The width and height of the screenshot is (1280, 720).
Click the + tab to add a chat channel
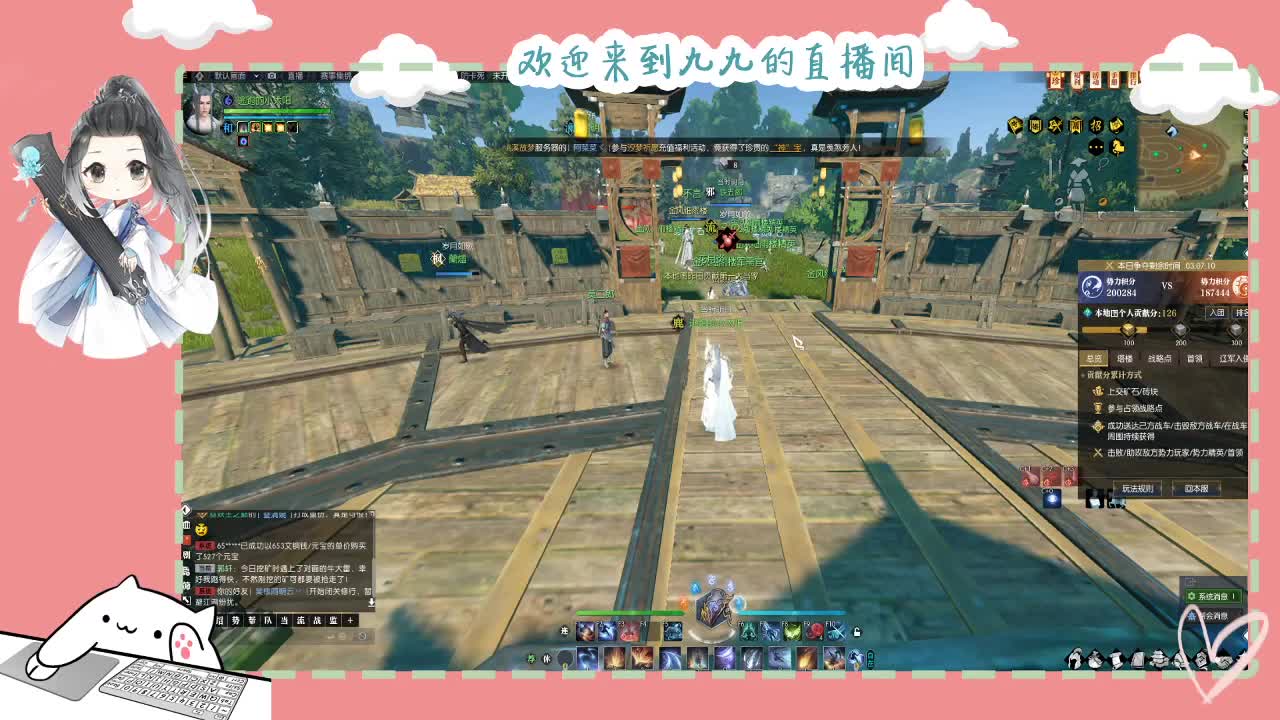350,620
